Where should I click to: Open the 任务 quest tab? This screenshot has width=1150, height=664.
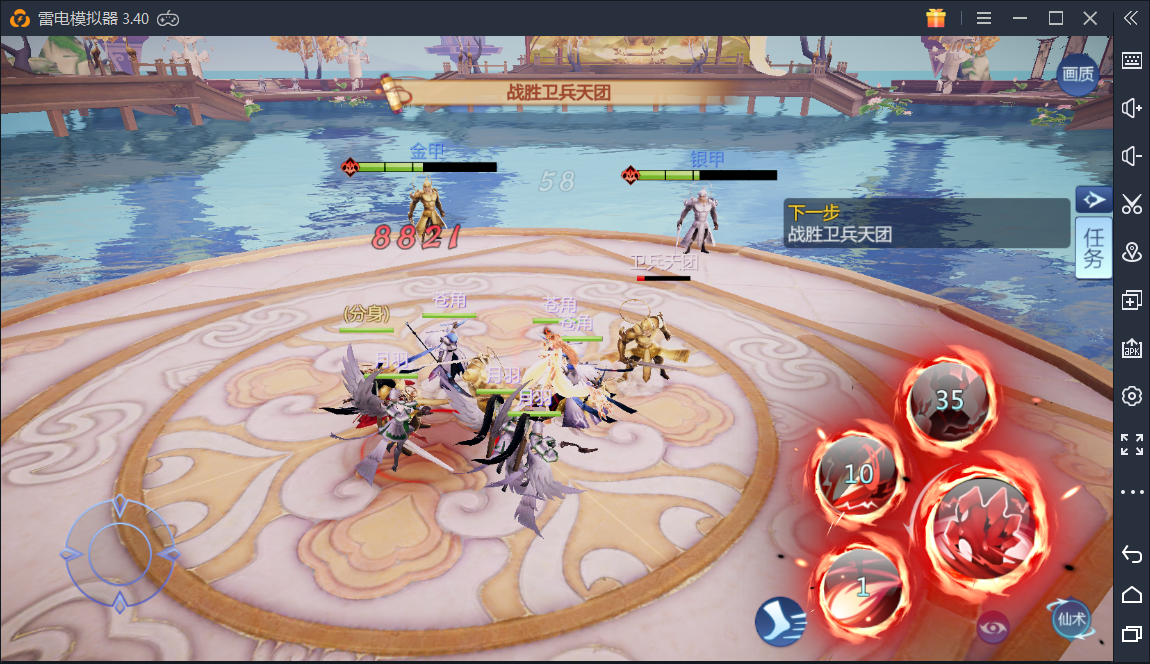(1093, 248)
